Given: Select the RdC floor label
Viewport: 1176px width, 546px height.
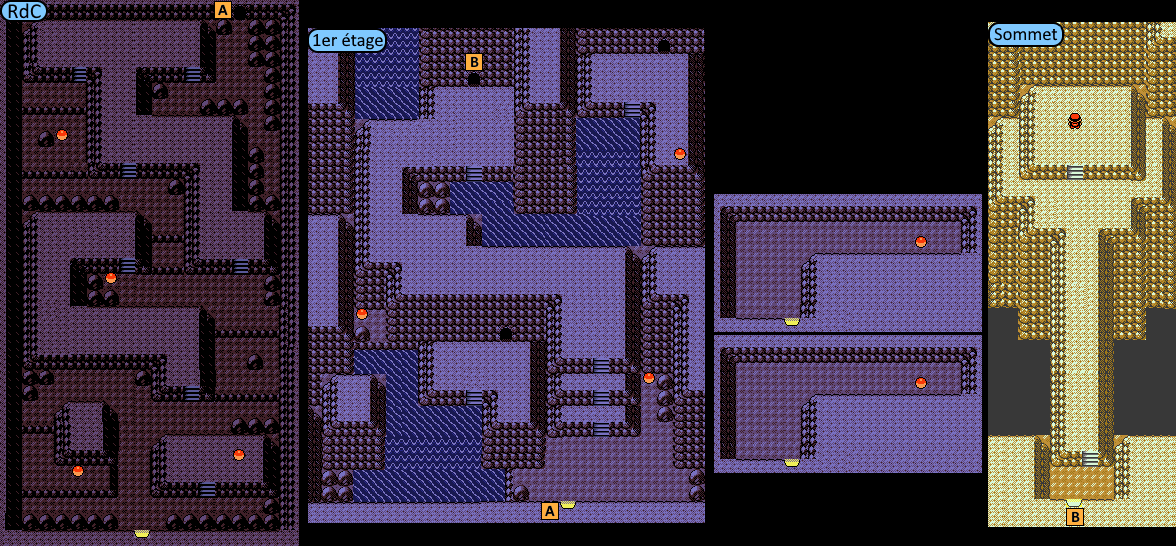Looking at the screenshot, I should [23, 11].
